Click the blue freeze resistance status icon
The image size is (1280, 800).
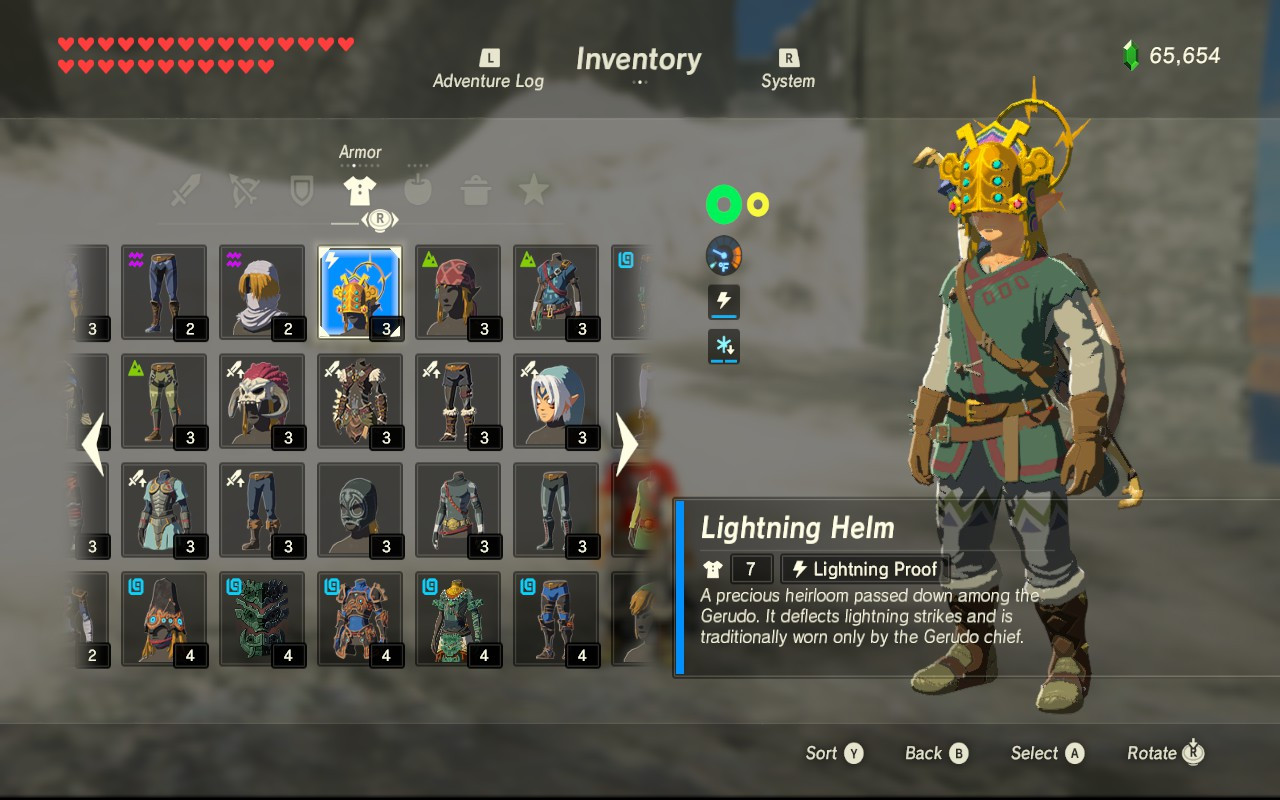722,347
